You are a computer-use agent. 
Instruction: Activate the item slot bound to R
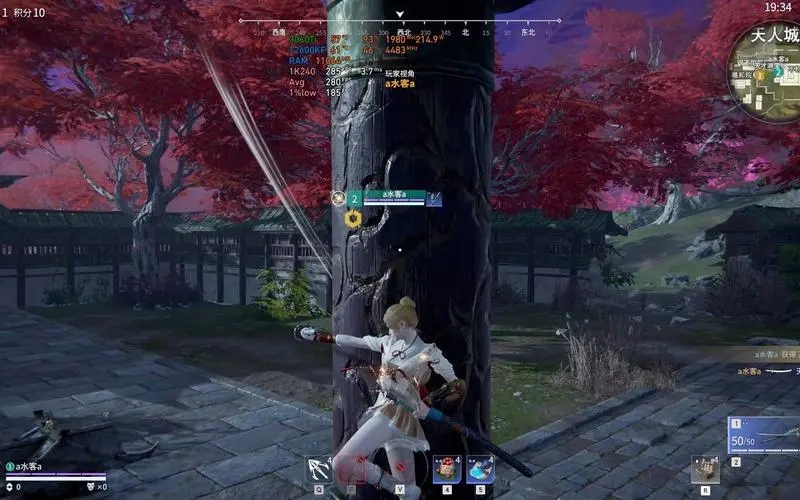coord(705,468)
